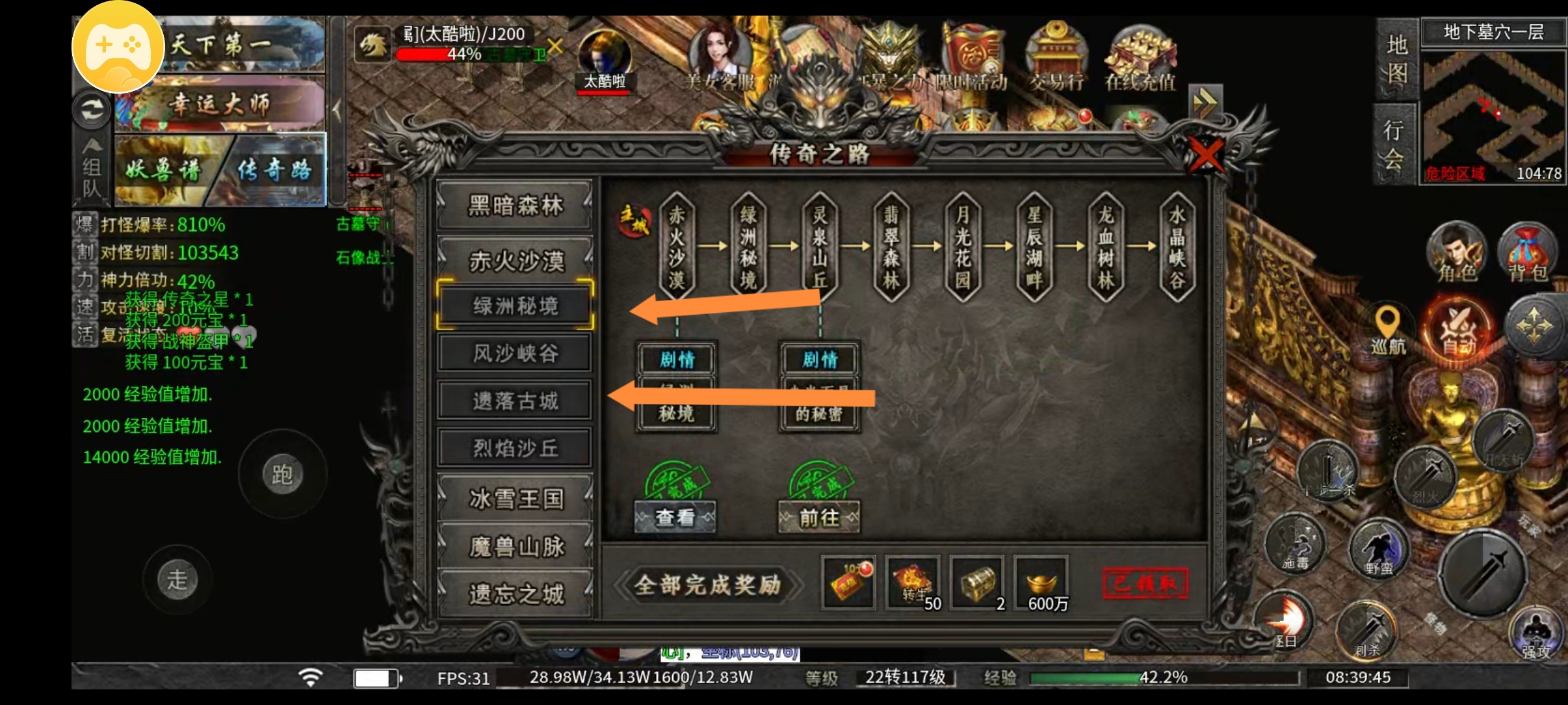Open the 赤火沙漠 category
Viewport: 1568px width, 705px height.
click(x=515, y=261)
